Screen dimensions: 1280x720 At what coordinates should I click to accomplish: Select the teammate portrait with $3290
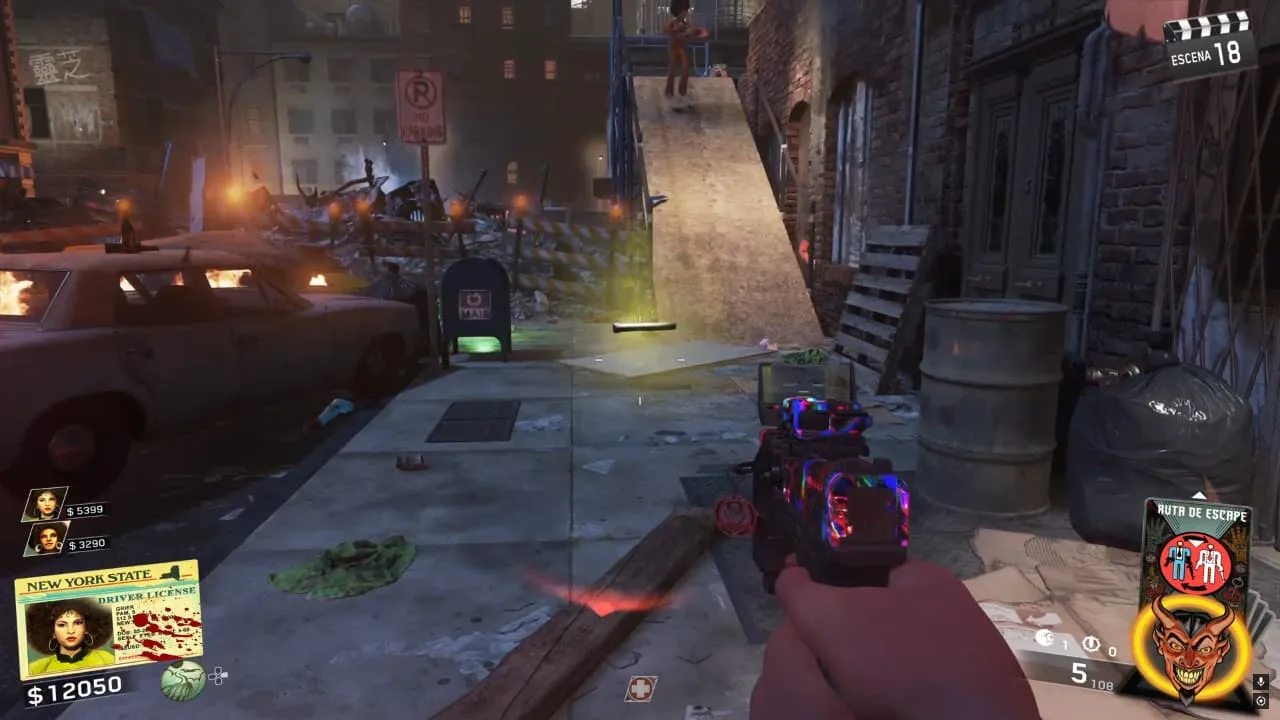click(46, 540)
